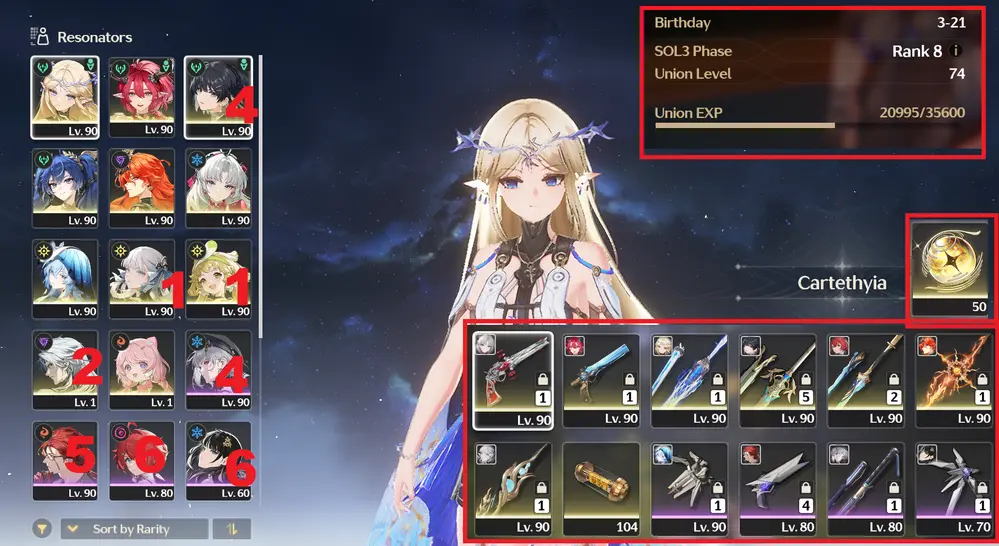Image resolution: width=999 pixels, height=546 pixels.
Task: Open the Sort by Rarity dropdown
Action: [135, 529]
